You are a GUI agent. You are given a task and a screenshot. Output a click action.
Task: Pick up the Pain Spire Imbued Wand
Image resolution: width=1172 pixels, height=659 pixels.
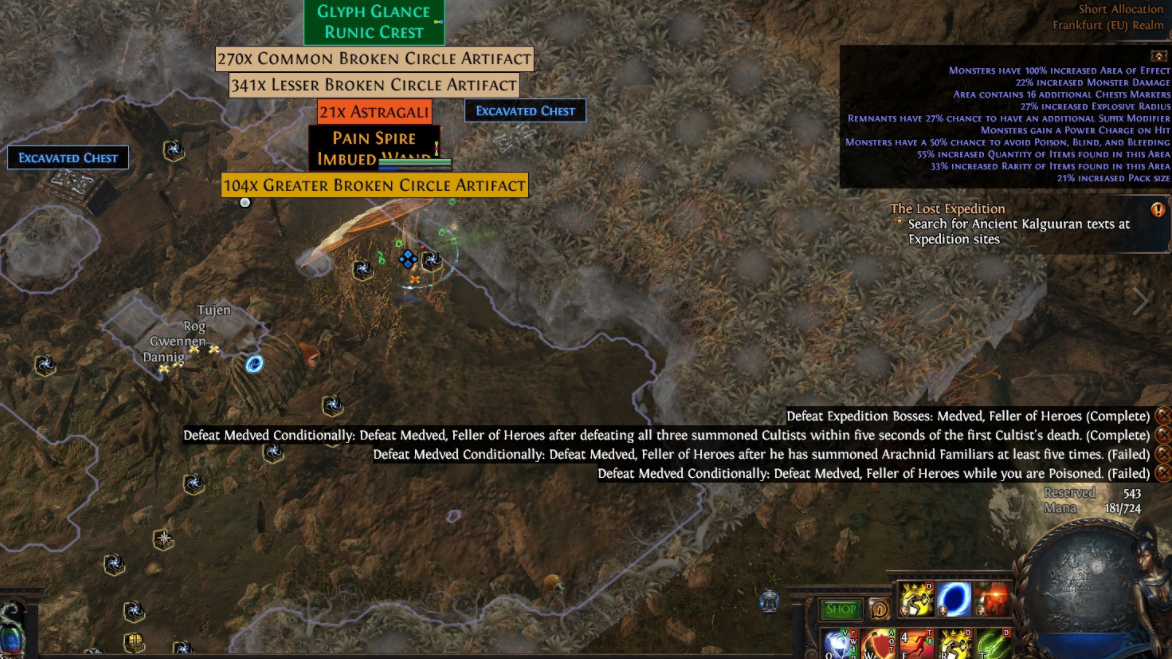click(x=373, y=148)
